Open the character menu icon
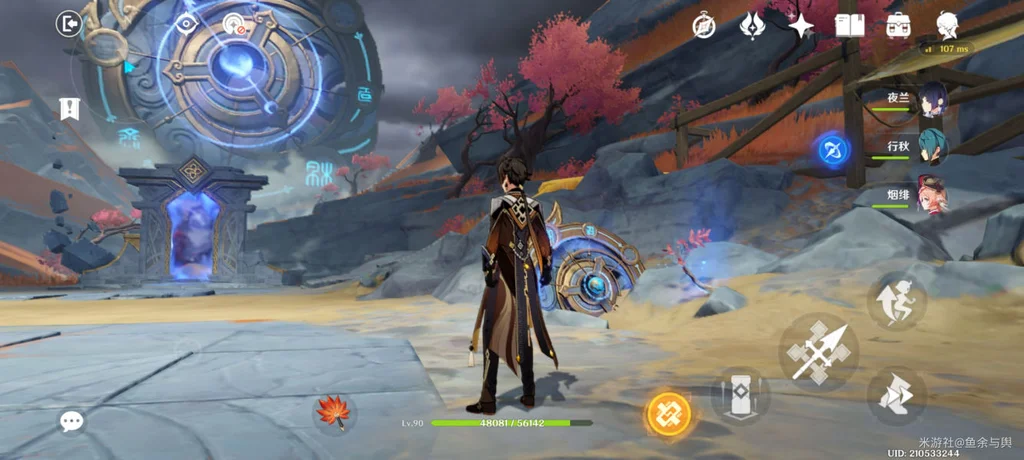 [946, 26]
